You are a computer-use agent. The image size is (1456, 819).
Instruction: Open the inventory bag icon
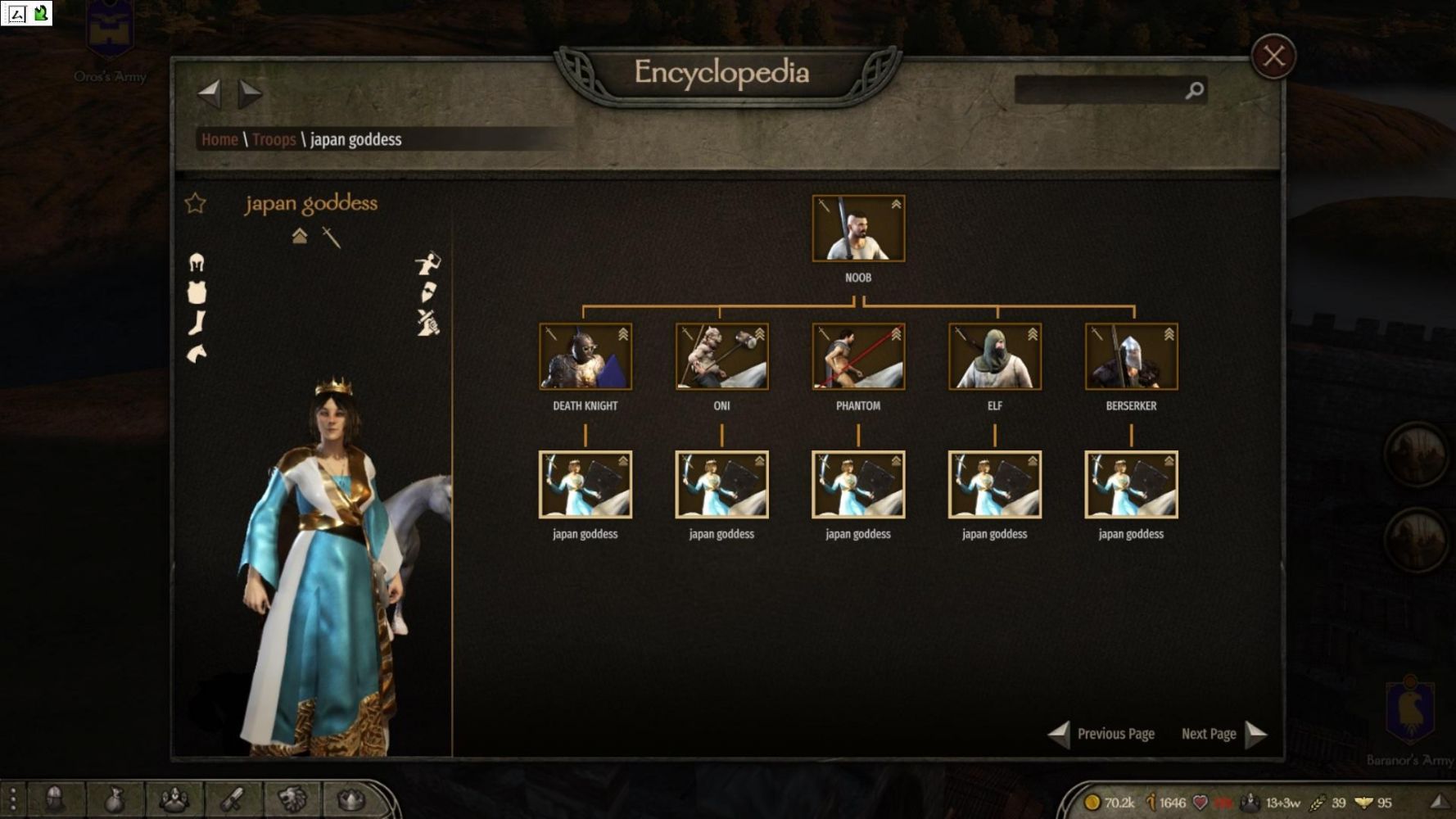[x=115, y=799]
